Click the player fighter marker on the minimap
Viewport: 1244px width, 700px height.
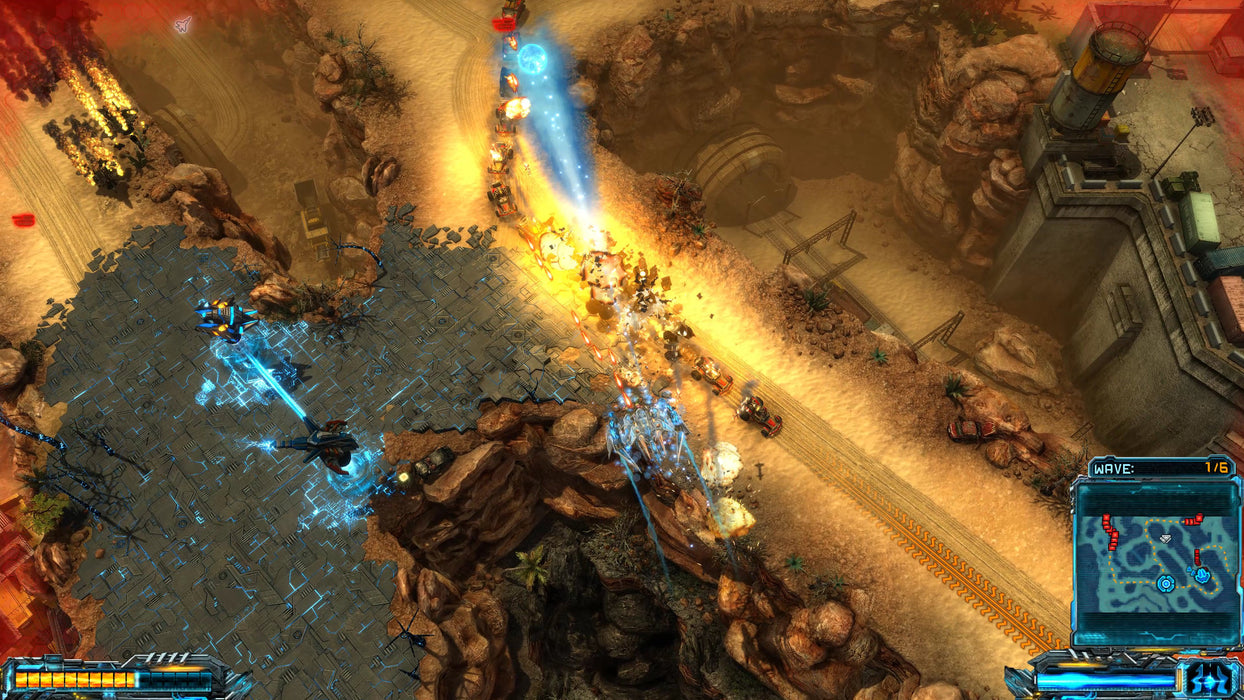click(1201, 575)
